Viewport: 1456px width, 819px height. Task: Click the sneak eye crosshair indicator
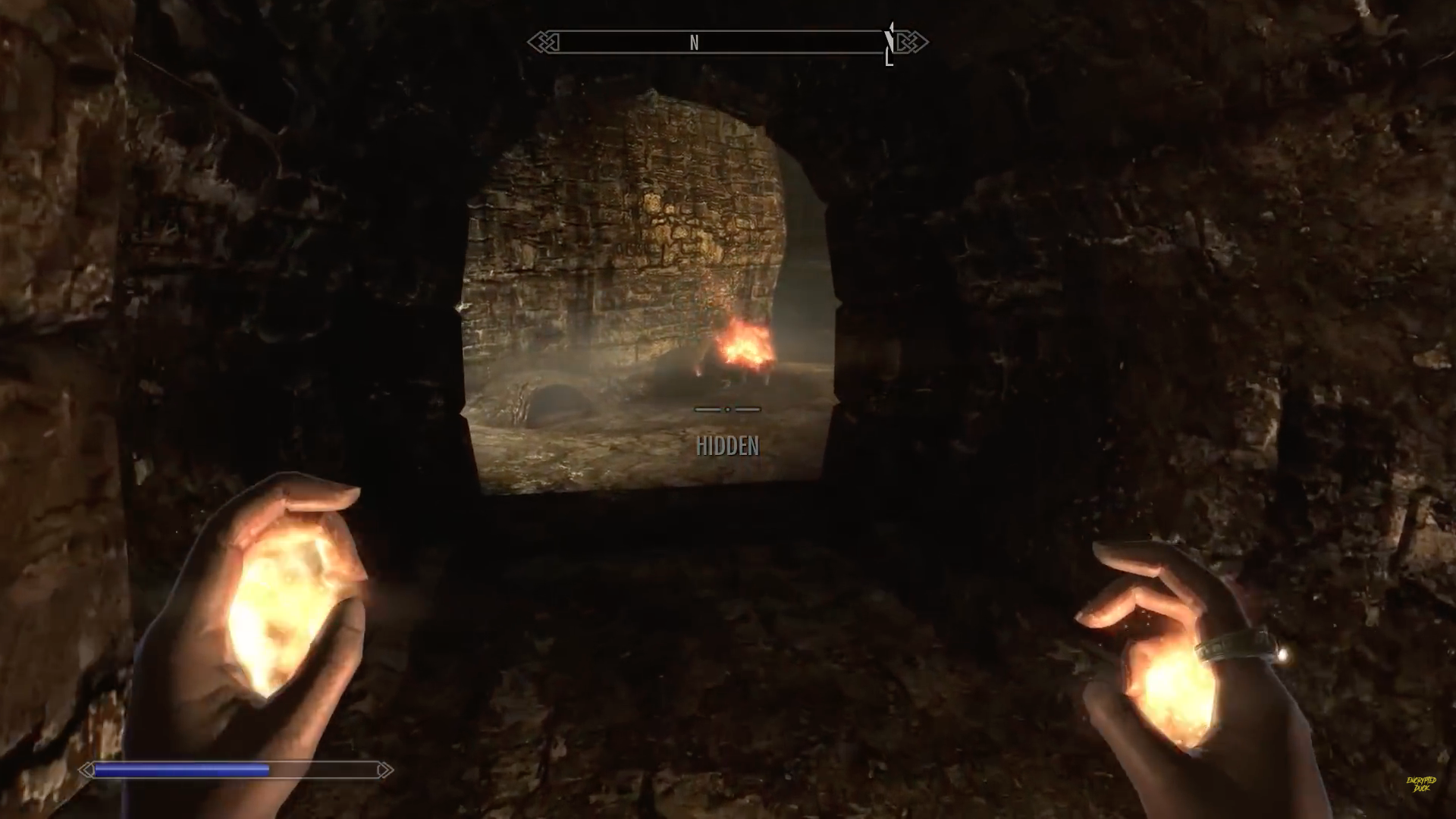coord(726,409)
